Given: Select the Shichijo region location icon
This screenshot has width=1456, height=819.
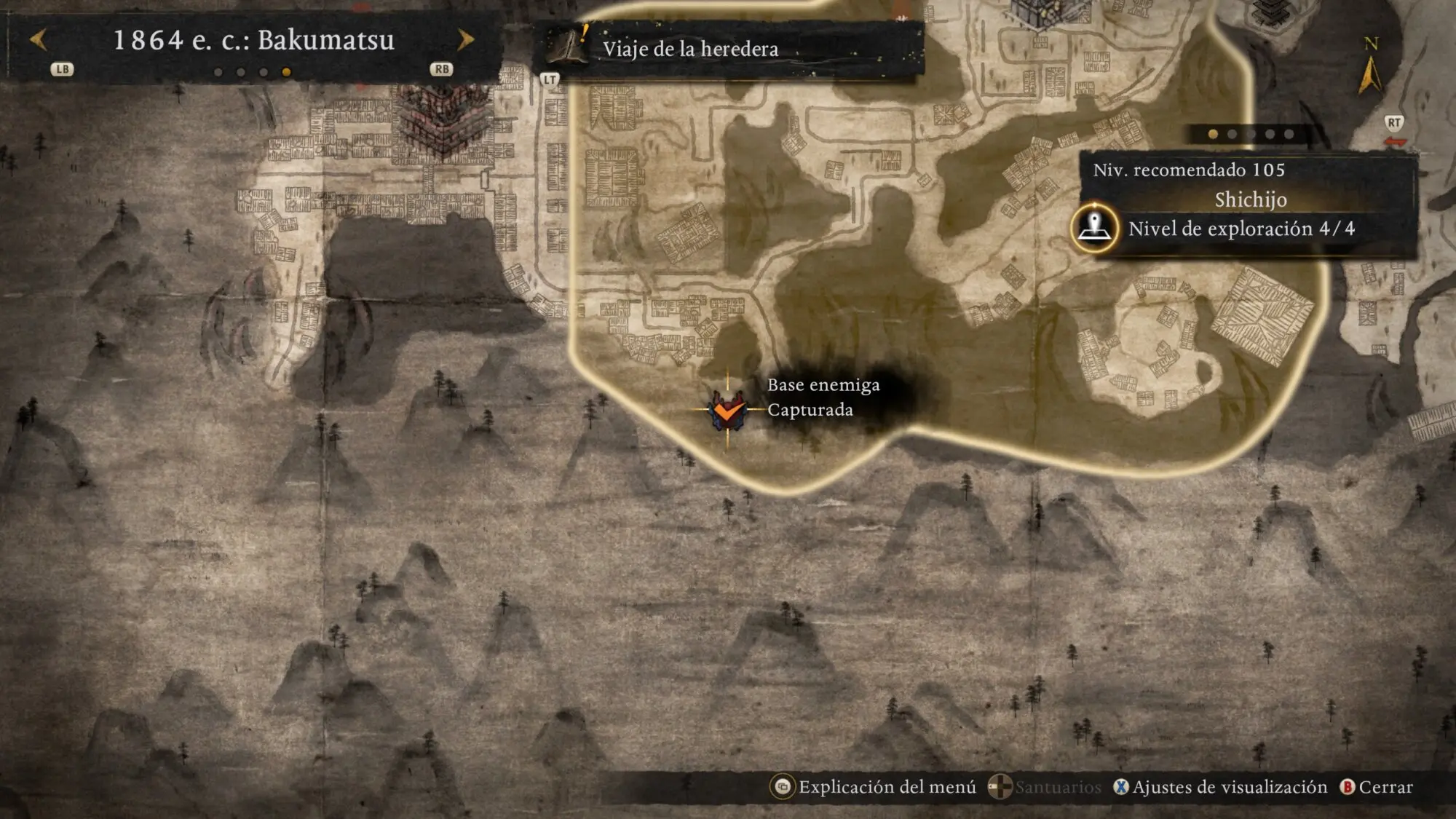Looking at the screenshot, I should [1094, 228].
